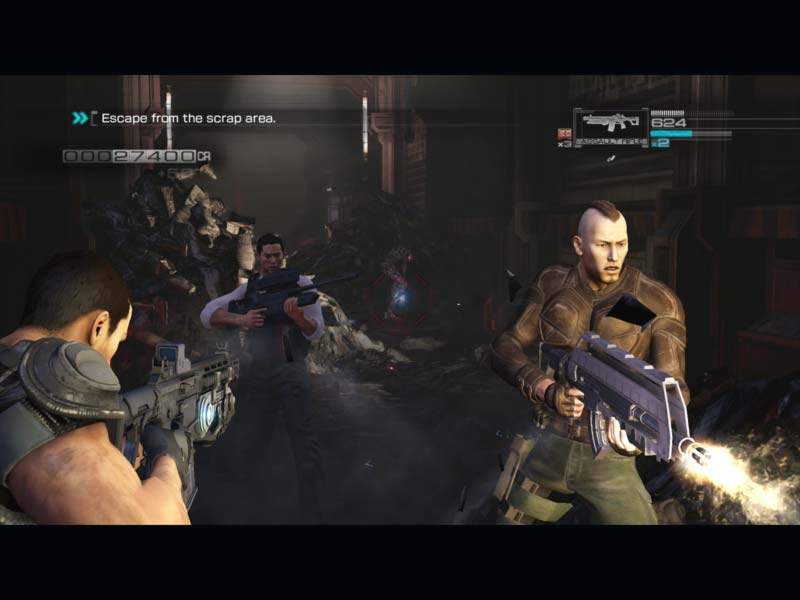Select the assault rifle weapon icon
Image resolution: width=800 pixels, height=600 pixels.
point(610,124)
